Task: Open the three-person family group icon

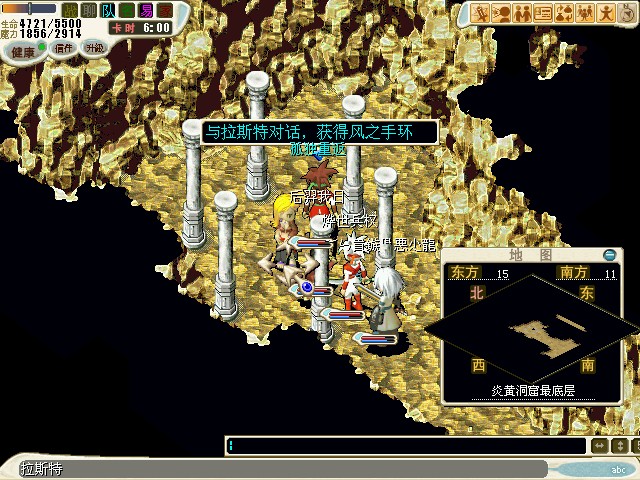Action: (585, 13)
